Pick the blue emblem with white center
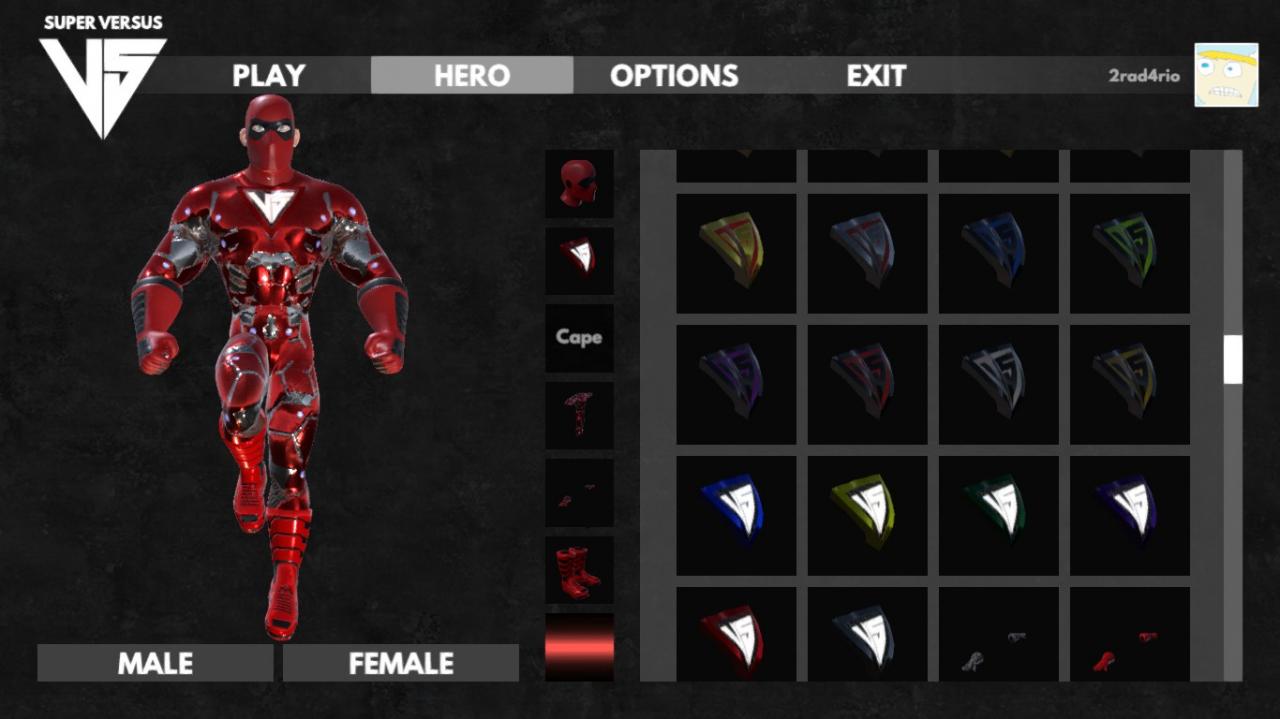This screenshot has height=719, width=1280. pos(736,515)
